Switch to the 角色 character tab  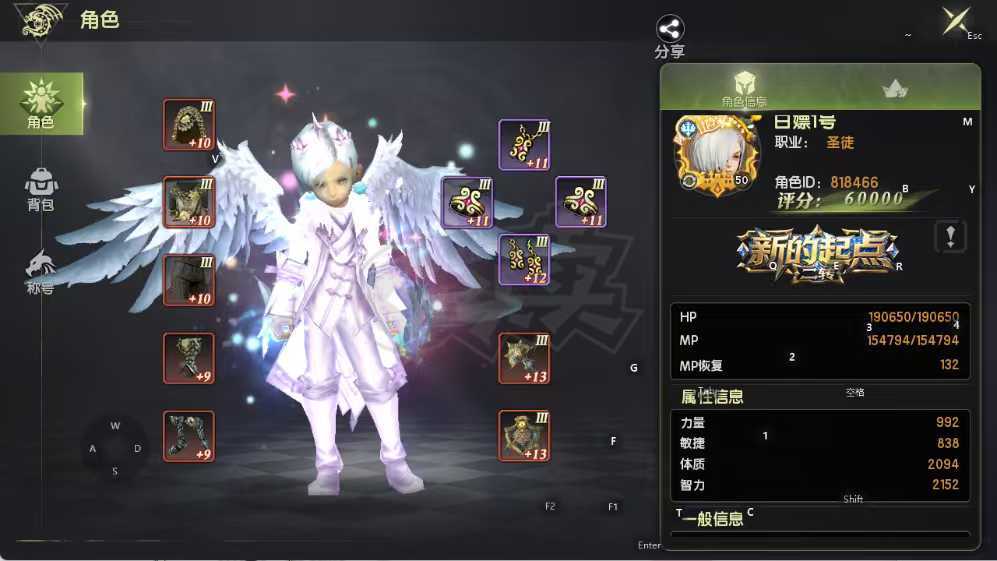pos(41,104)
